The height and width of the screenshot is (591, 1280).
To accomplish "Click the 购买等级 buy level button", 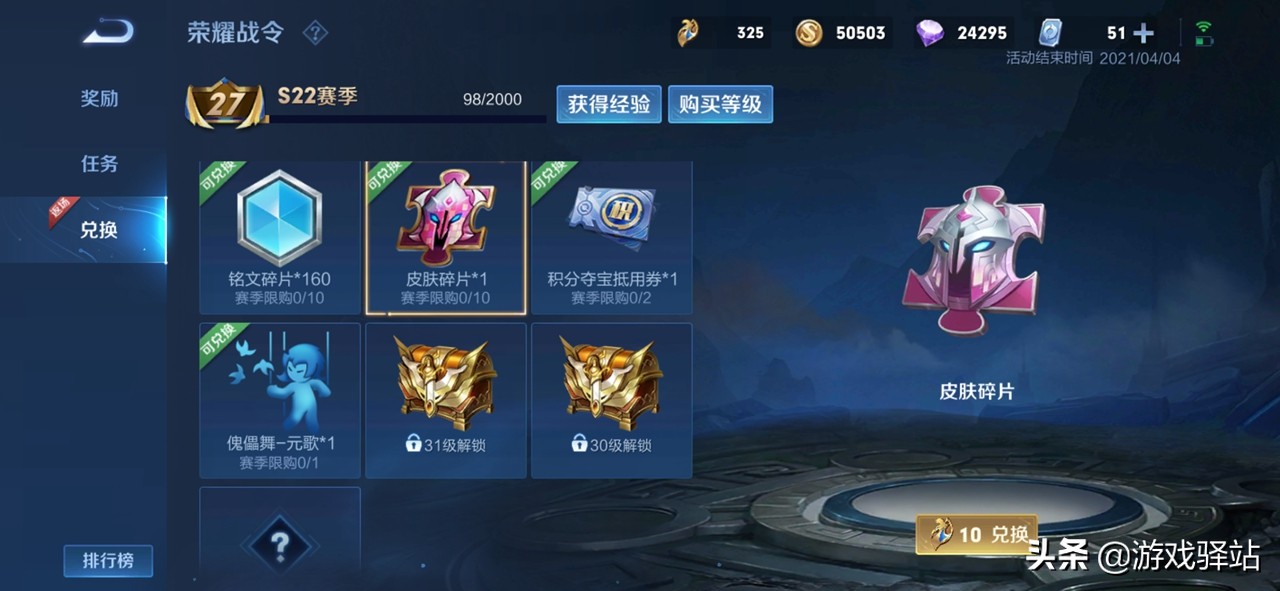I will [x=720, y=104].
